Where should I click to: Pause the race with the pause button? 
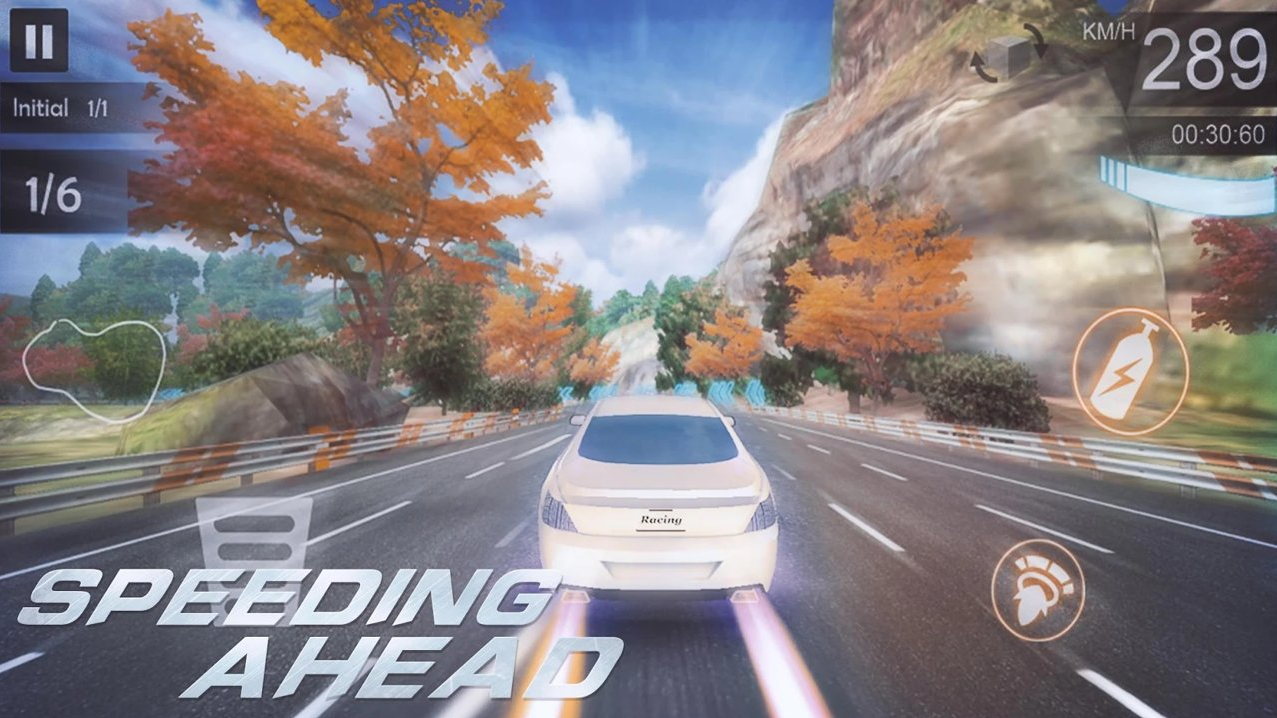coord(39,41)
